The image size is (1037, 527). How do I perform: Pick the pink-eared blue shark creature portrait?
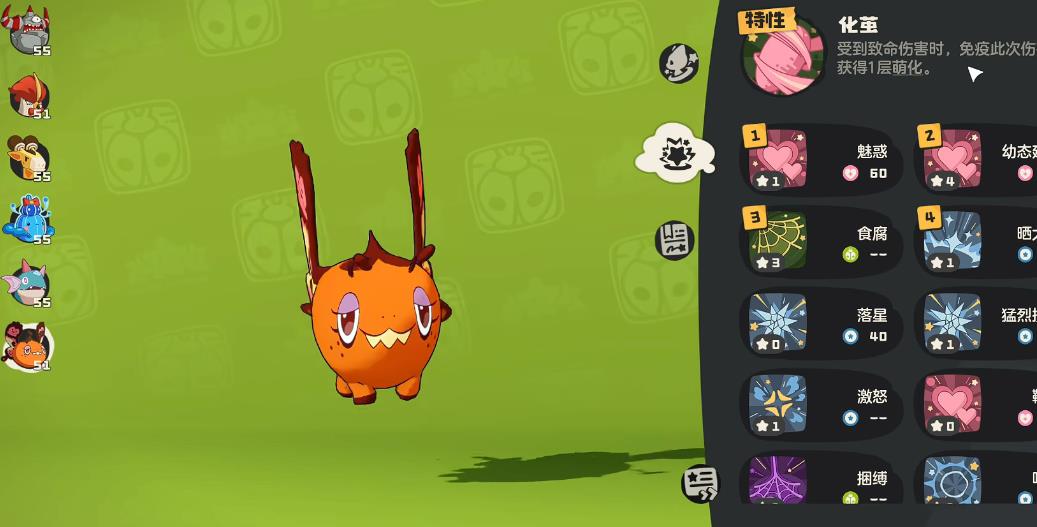pos(27,283)
